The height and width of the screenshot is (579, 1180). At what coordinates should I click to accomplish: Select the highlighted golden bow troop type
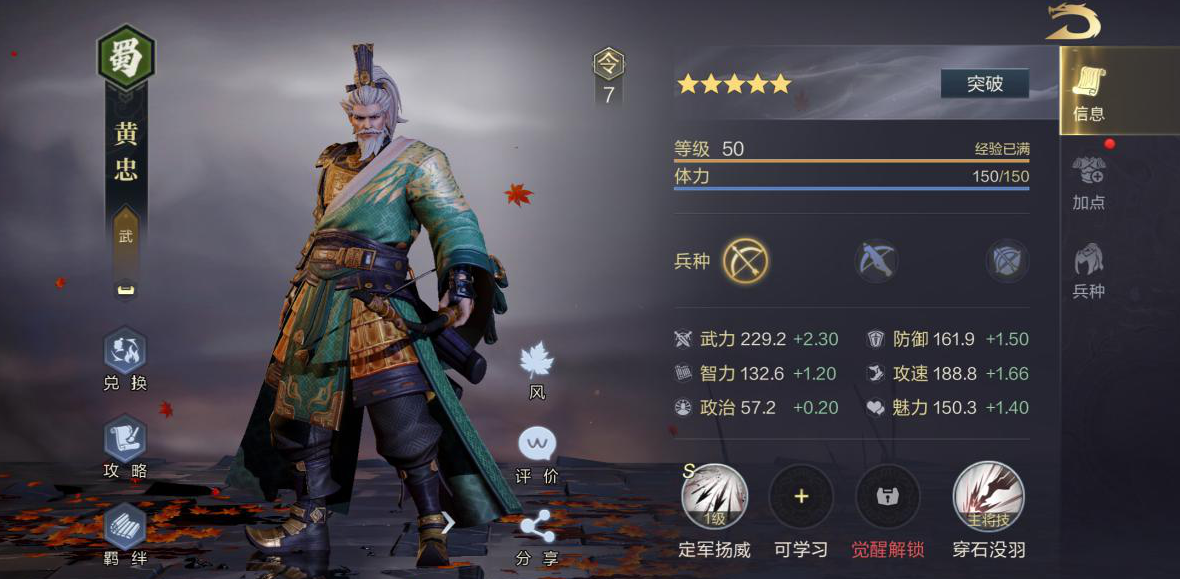(746, 261)
